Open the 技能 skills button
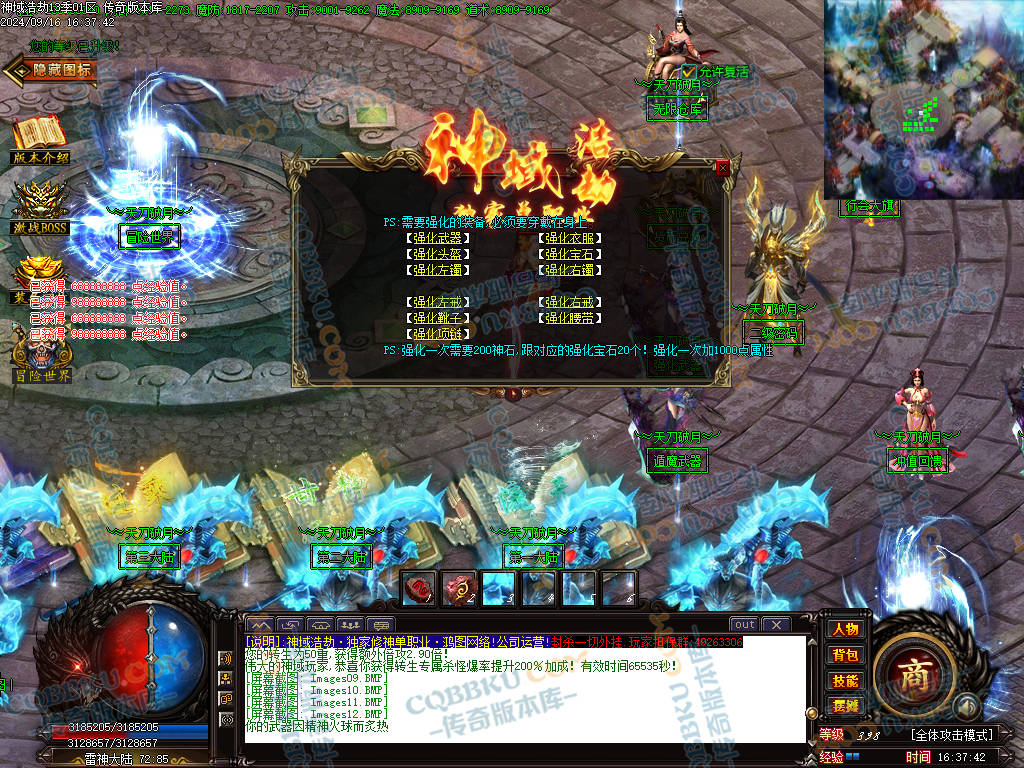This screenshot has width=1024, height=768. click(x=844, y=681)
